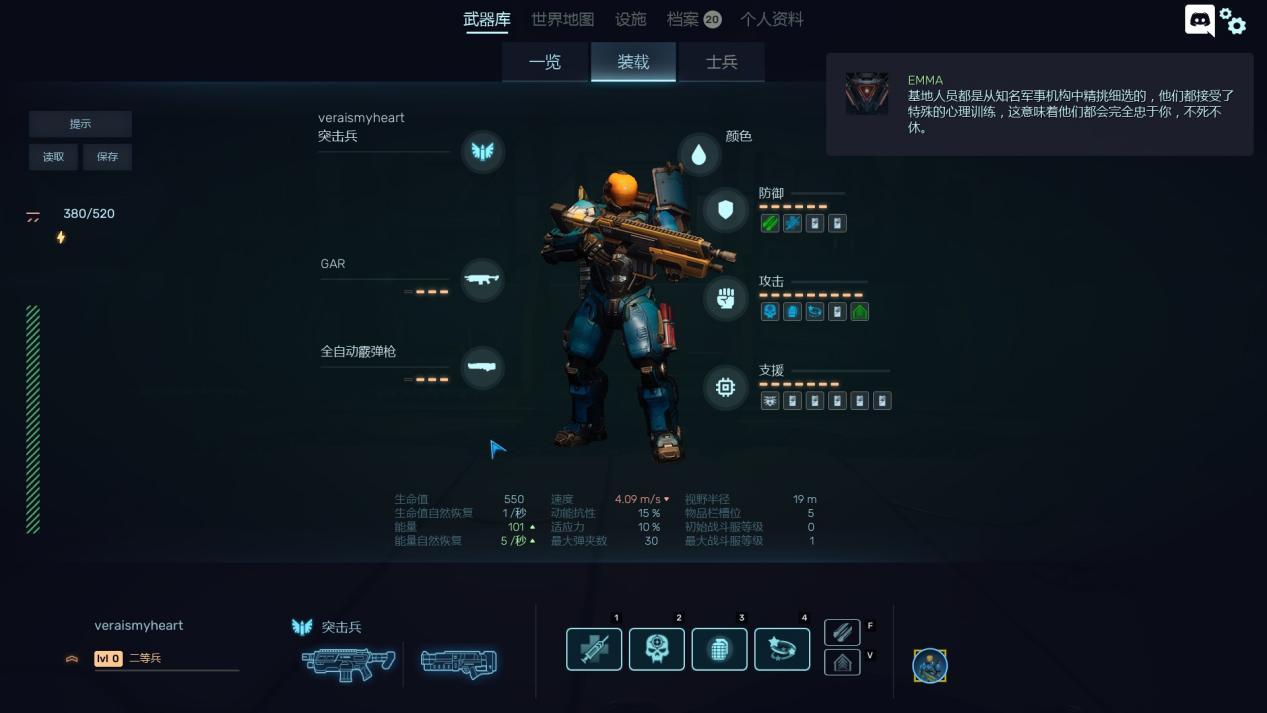The width and height of the screenshot is (1267, 713).
Task: Open the 攻击 attack fist icon
Action: click(x=725, y=298)
